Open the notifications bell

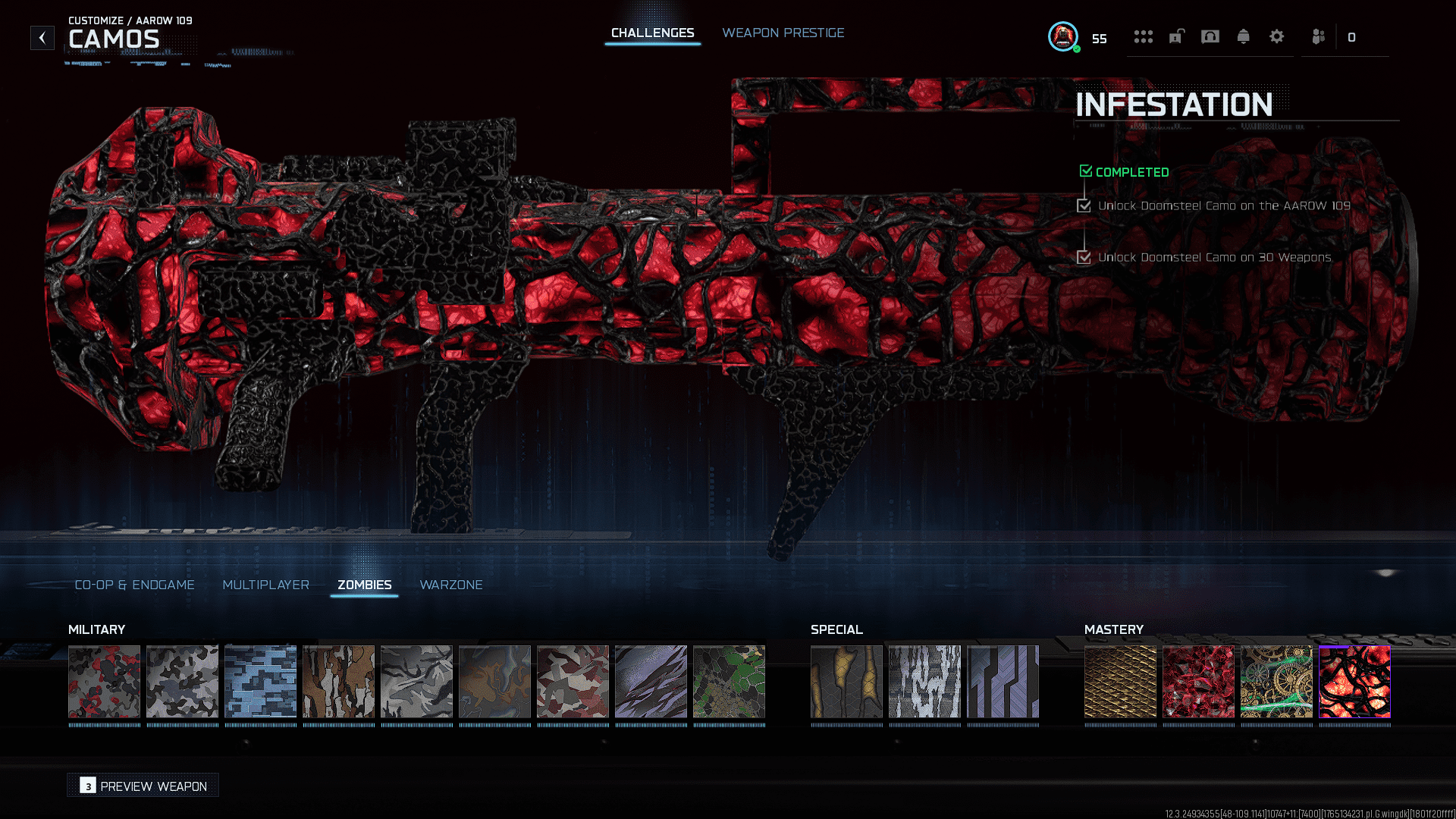point(1243,36)
